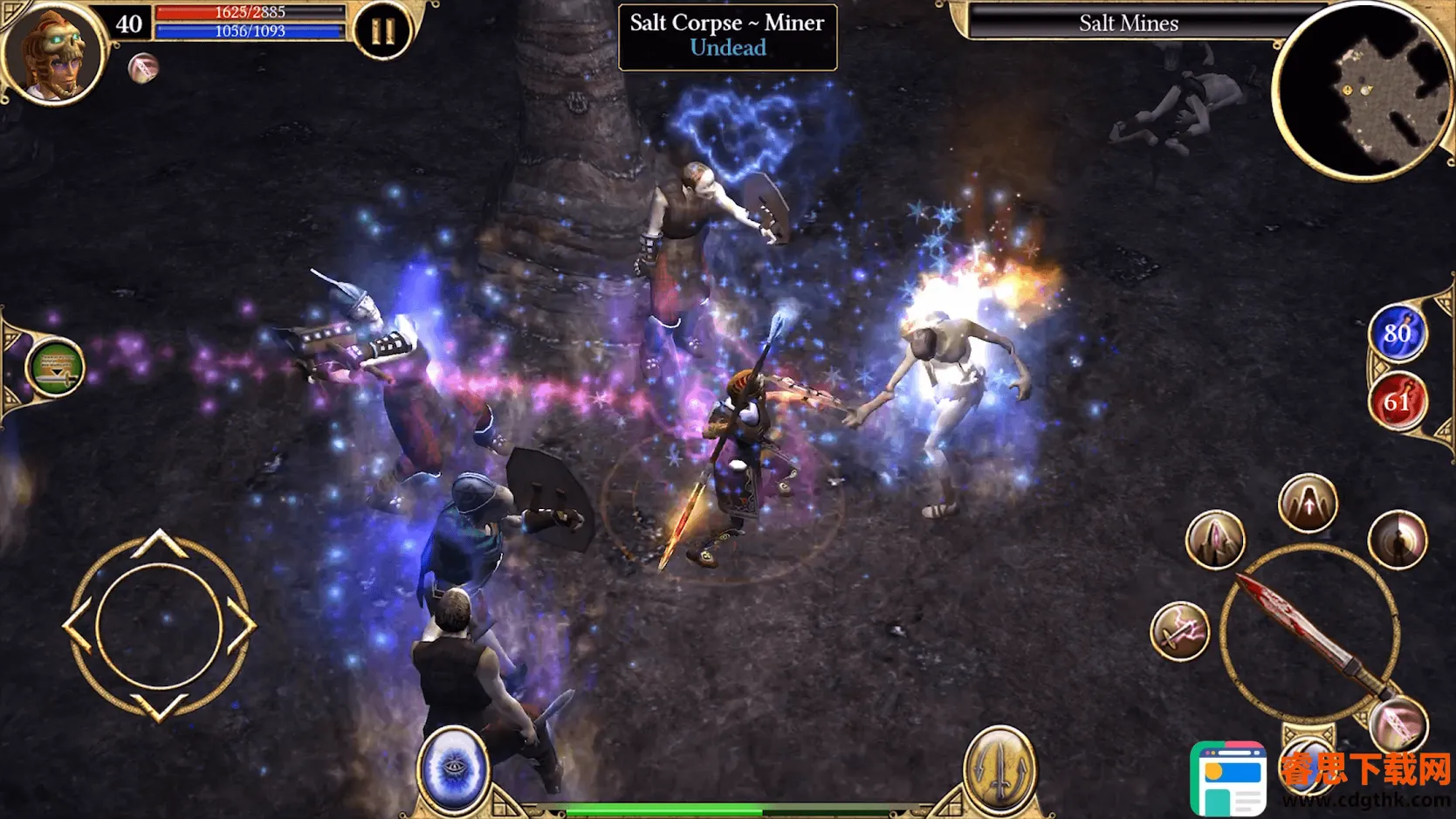Viewport: 1456px width, 819px height.
Task: Tap the golden trident weapon-swap button
Action: pyautogui.click(x=1000, y=768)
